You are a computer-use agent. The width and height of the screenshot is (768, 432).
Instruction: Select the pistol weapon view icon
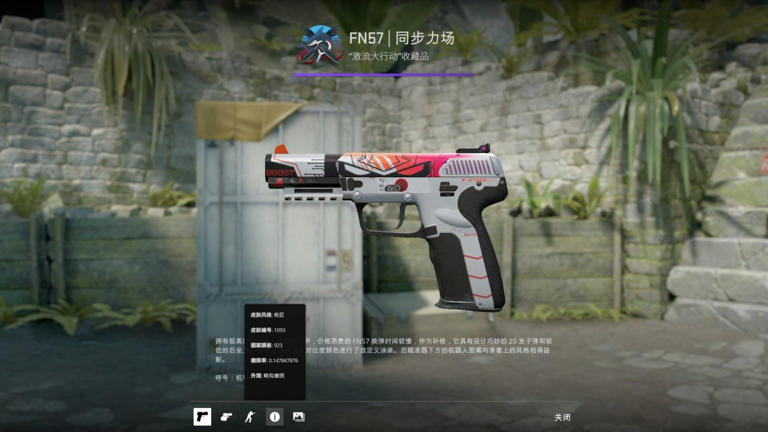(x=202, y=417)
